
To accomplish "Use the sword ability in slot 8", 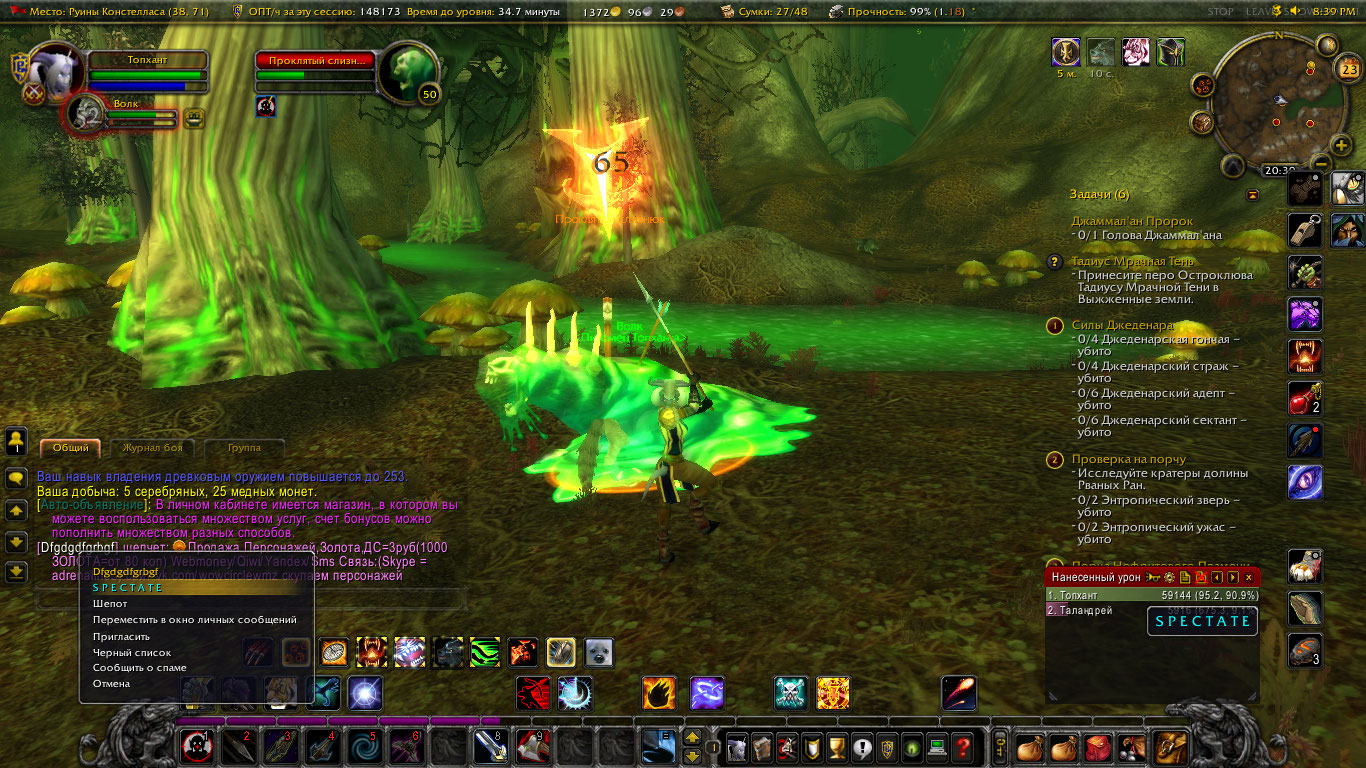I will [x=488, y=746].
